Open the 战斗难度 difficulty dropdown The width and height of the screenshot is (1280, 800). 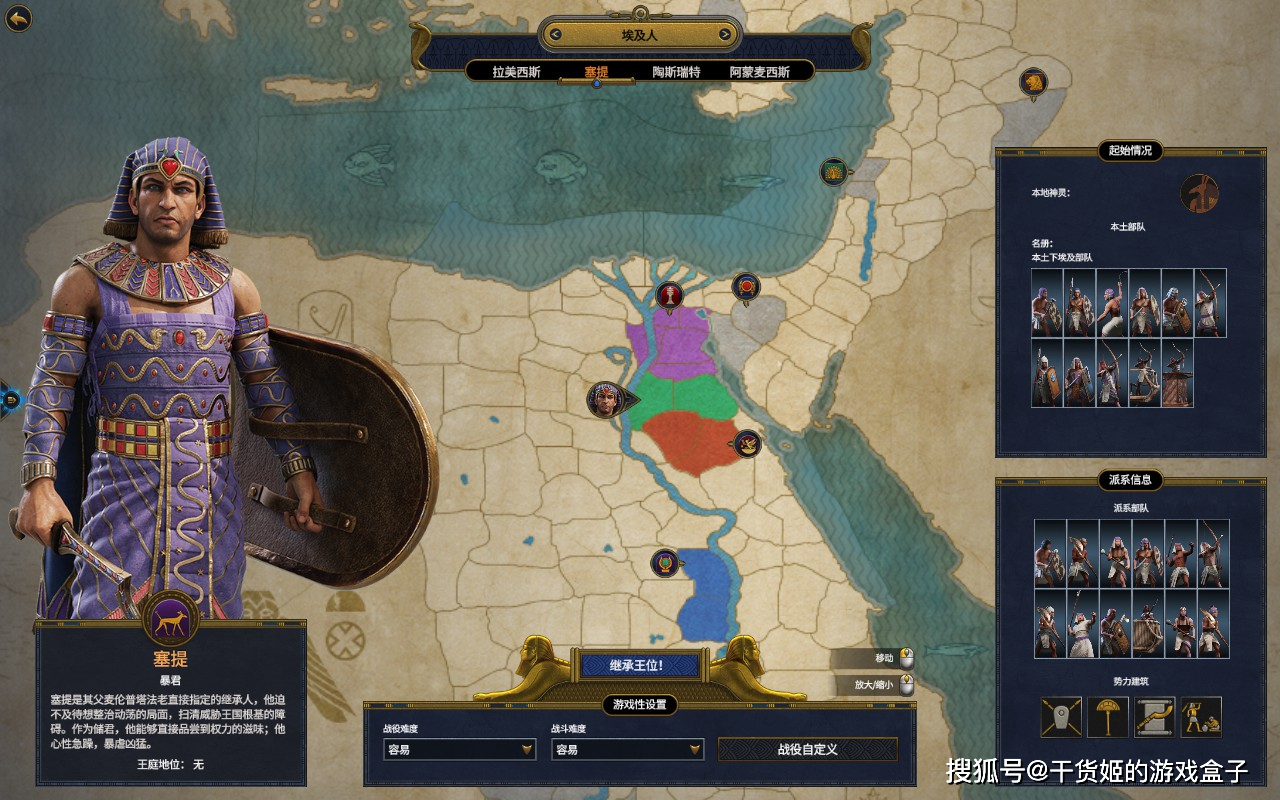(627, 749)
